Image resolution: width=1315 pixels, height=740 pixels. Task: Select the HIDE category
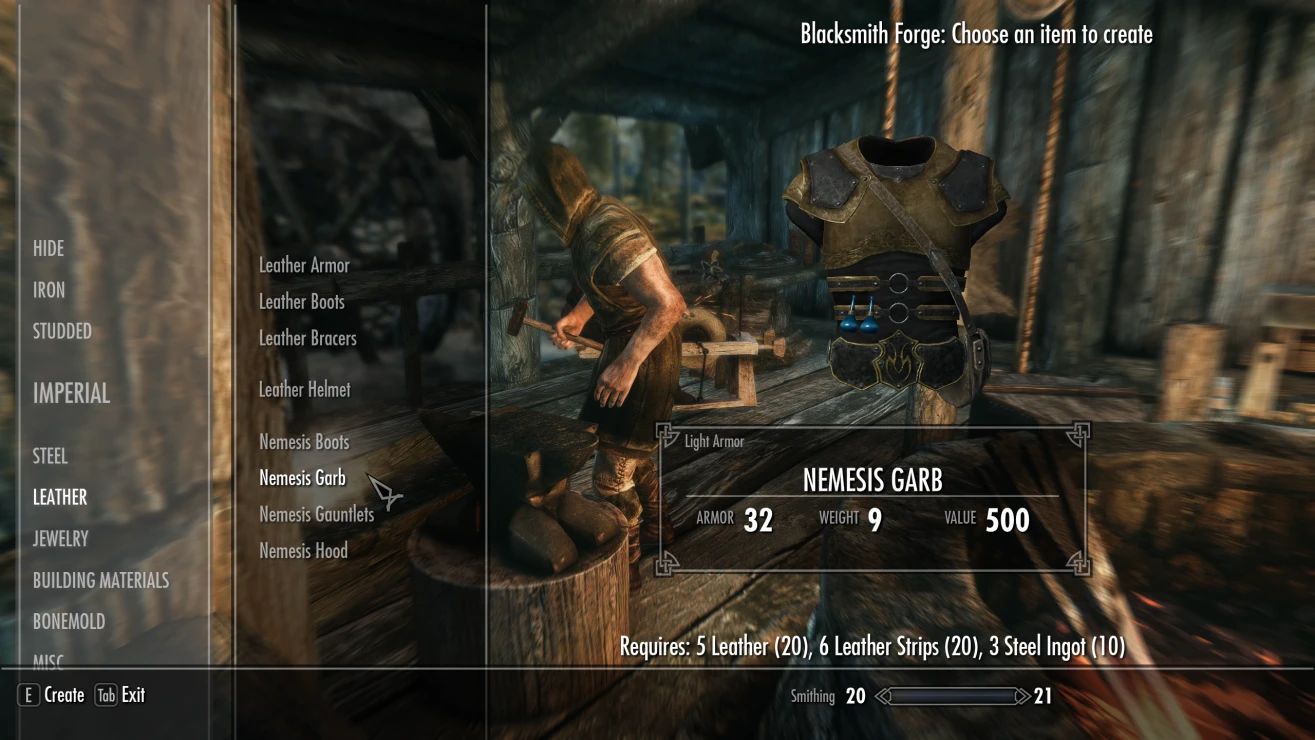click(x=47, y=248)
